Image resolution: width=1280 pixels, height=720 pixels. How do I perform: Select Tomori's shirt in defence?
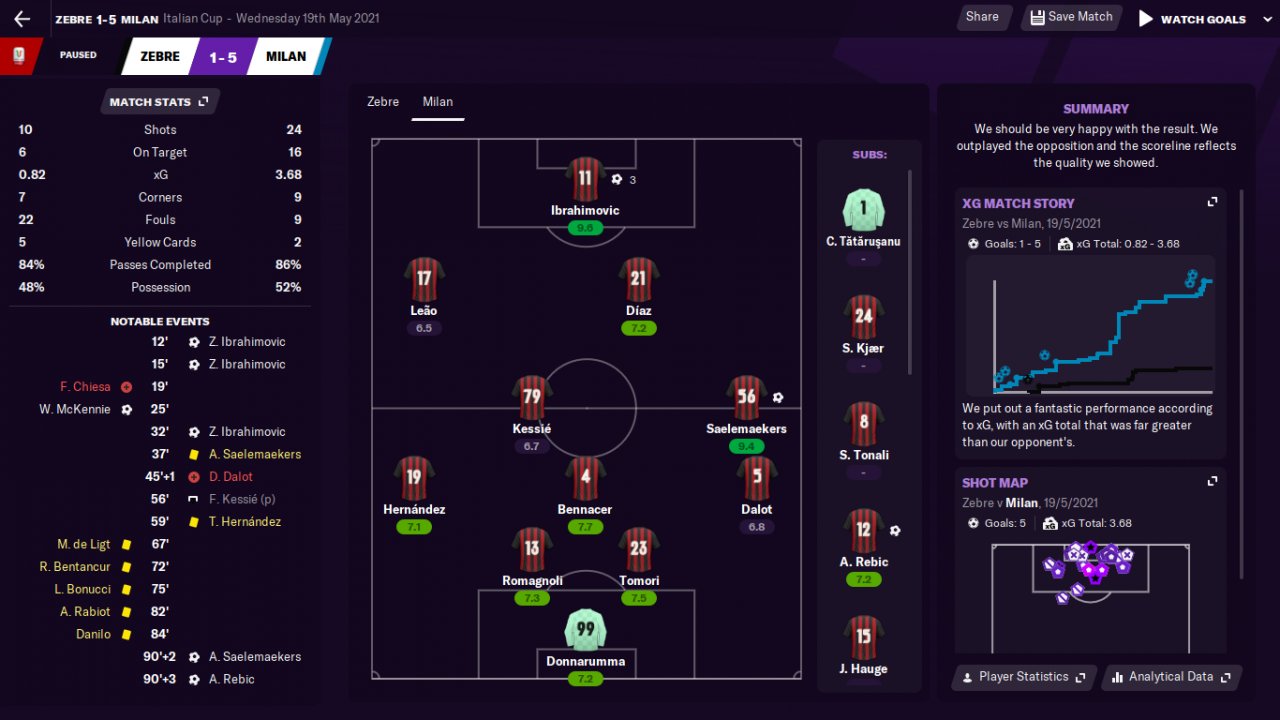[x=639, y=549]
